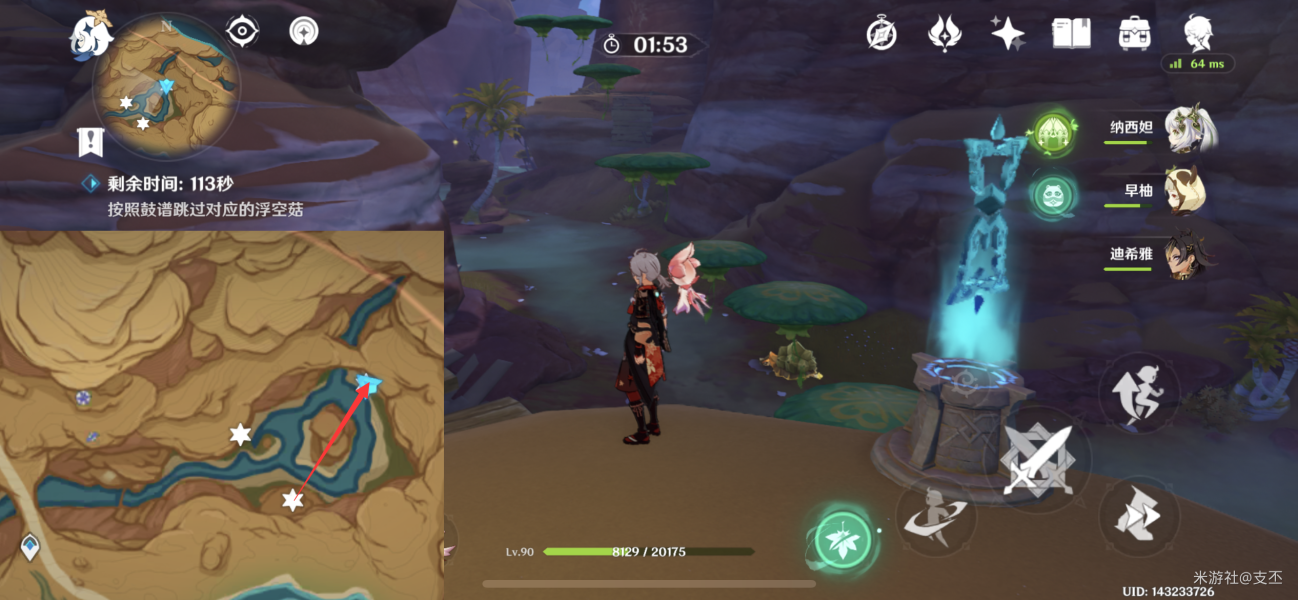Viewport: 1298px width, 600px height.
Task: Open the character profile screen
Action: coord(1197,34)
